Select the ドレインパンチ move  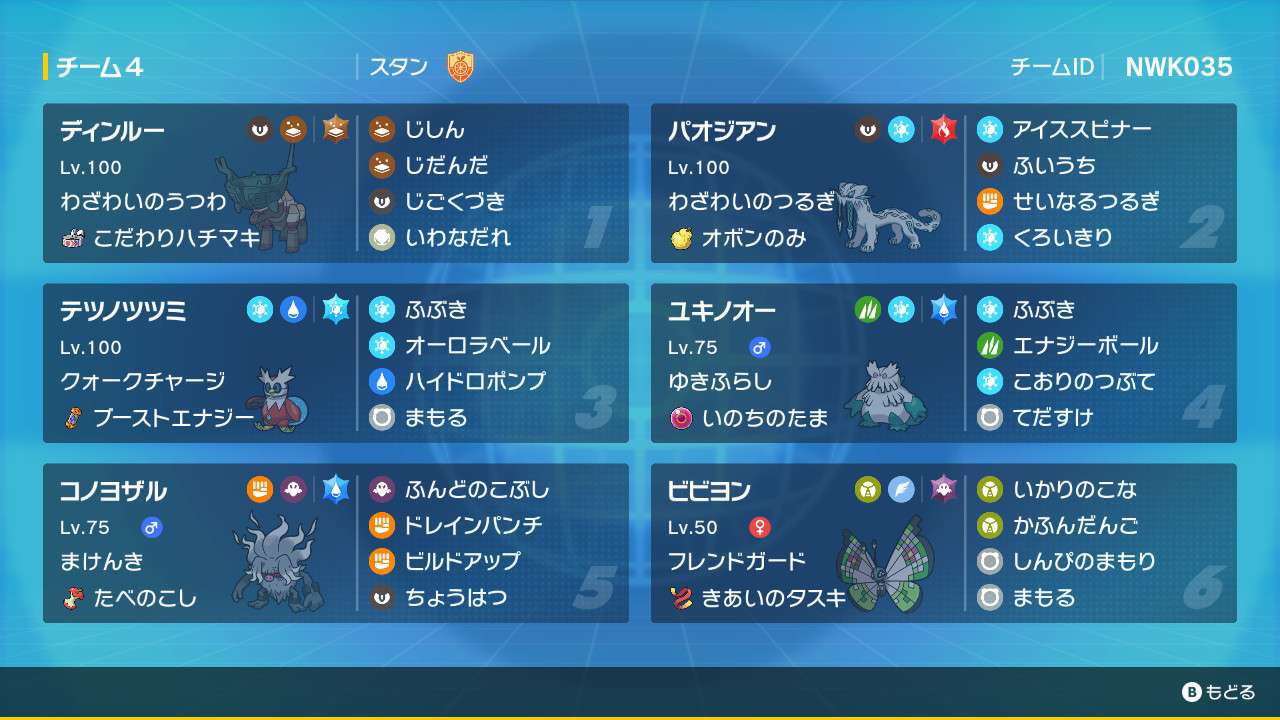pos(472,525)
